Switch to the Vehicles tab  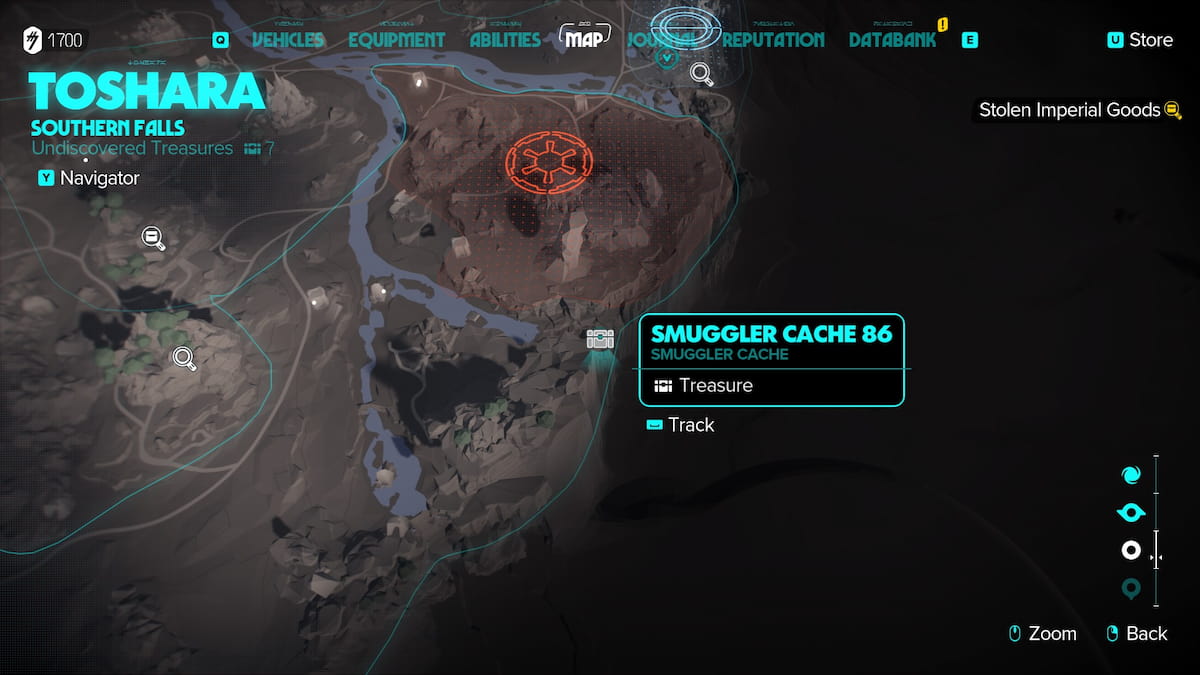point(288,40)
